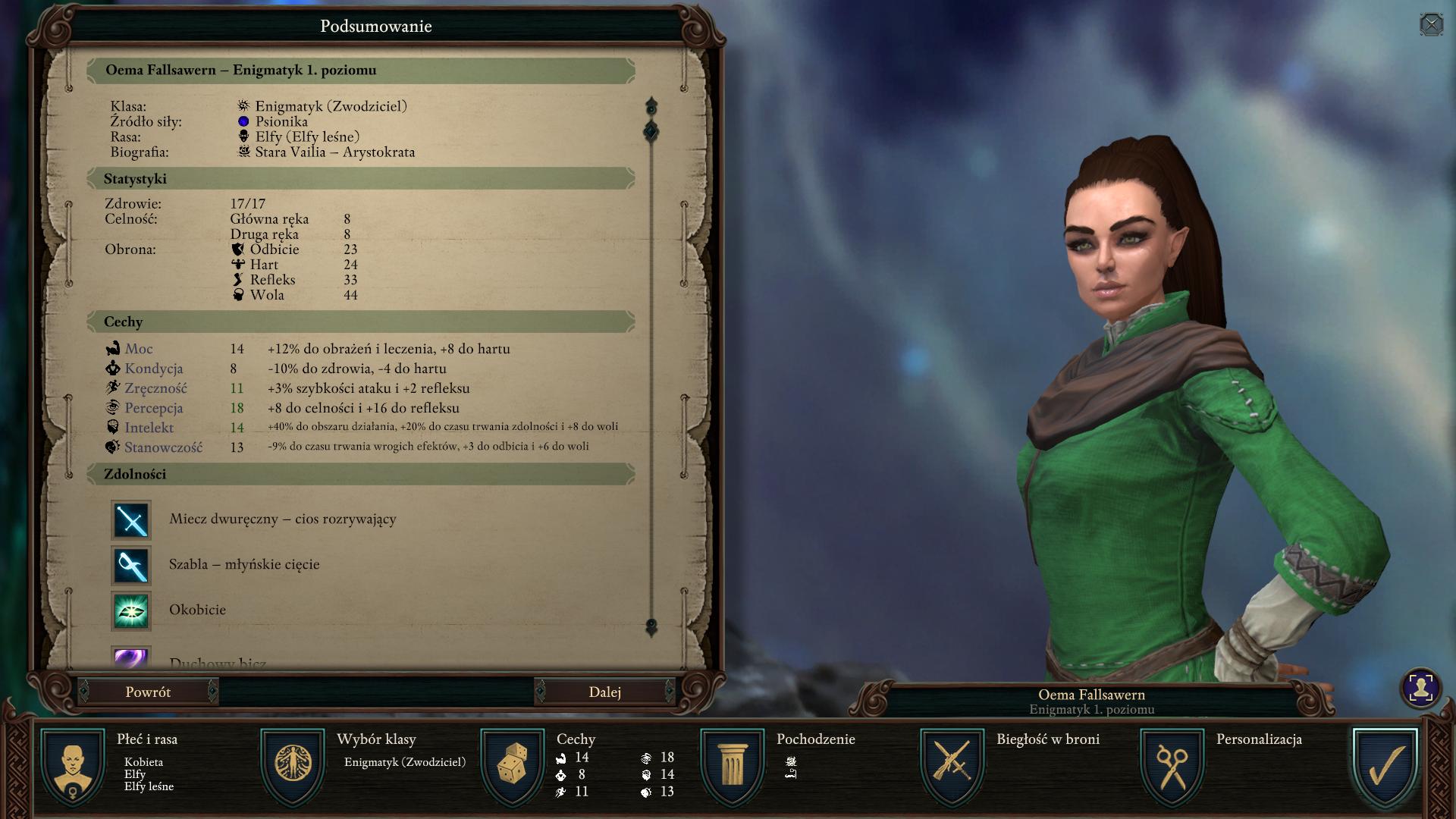This screenshot has width=1456, height=819.
Task: Click the summary scrollbar down arrow
Action: pos(651,627)
